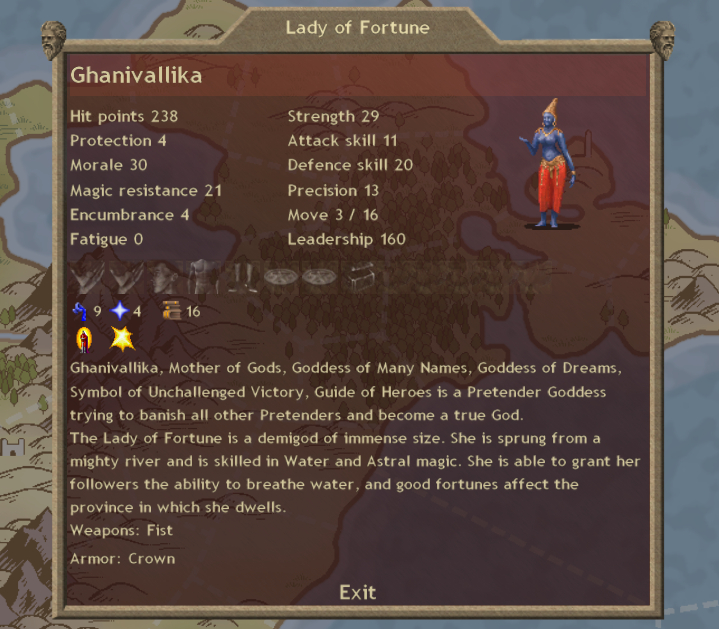The image size is (719, 629).
Task: Exit the Lady of Fortune screen
Action: tap(357, 592)
